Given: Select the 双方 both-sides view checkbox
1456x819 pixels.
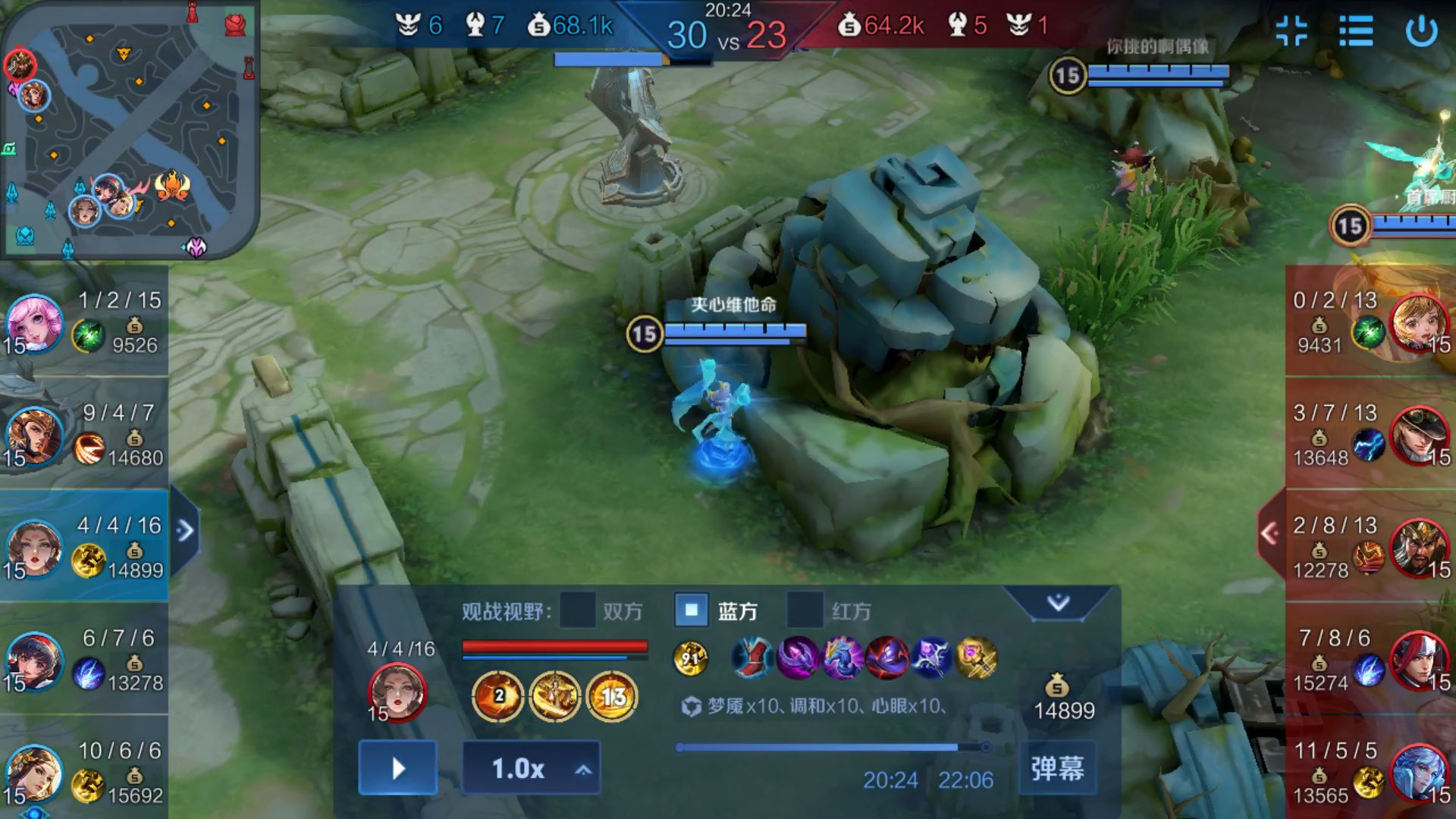Looking at the screenshot, I should pyautogui.click(x=577, y=610).
